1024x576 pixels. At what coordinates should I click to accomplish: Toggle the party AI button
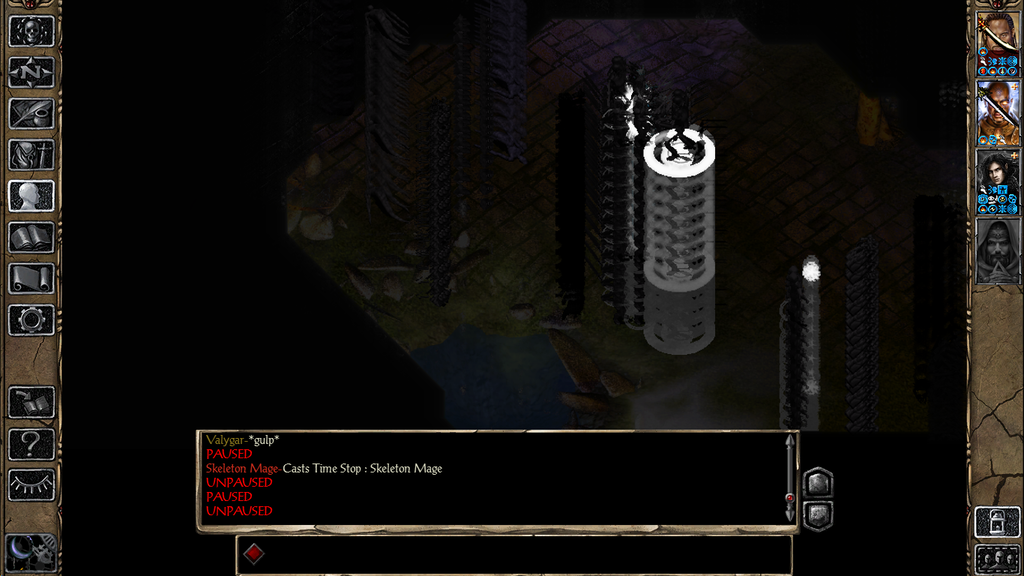[998, 522]
